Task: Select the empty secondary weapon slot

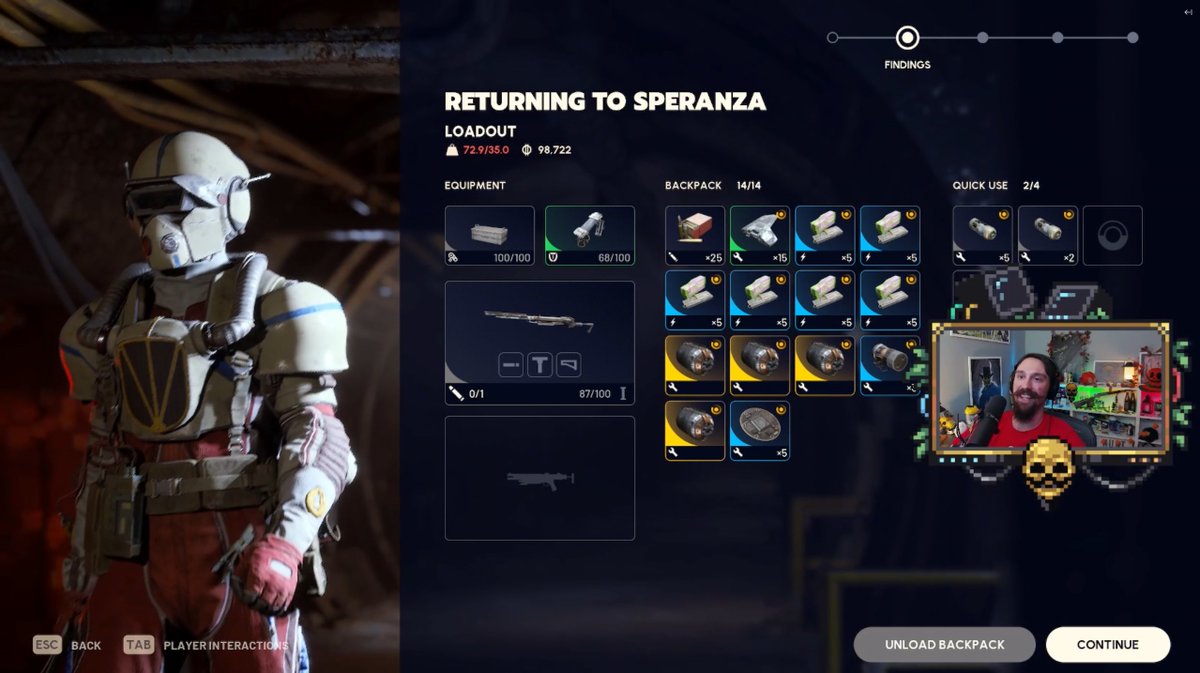Action: [x=540, y=478]
